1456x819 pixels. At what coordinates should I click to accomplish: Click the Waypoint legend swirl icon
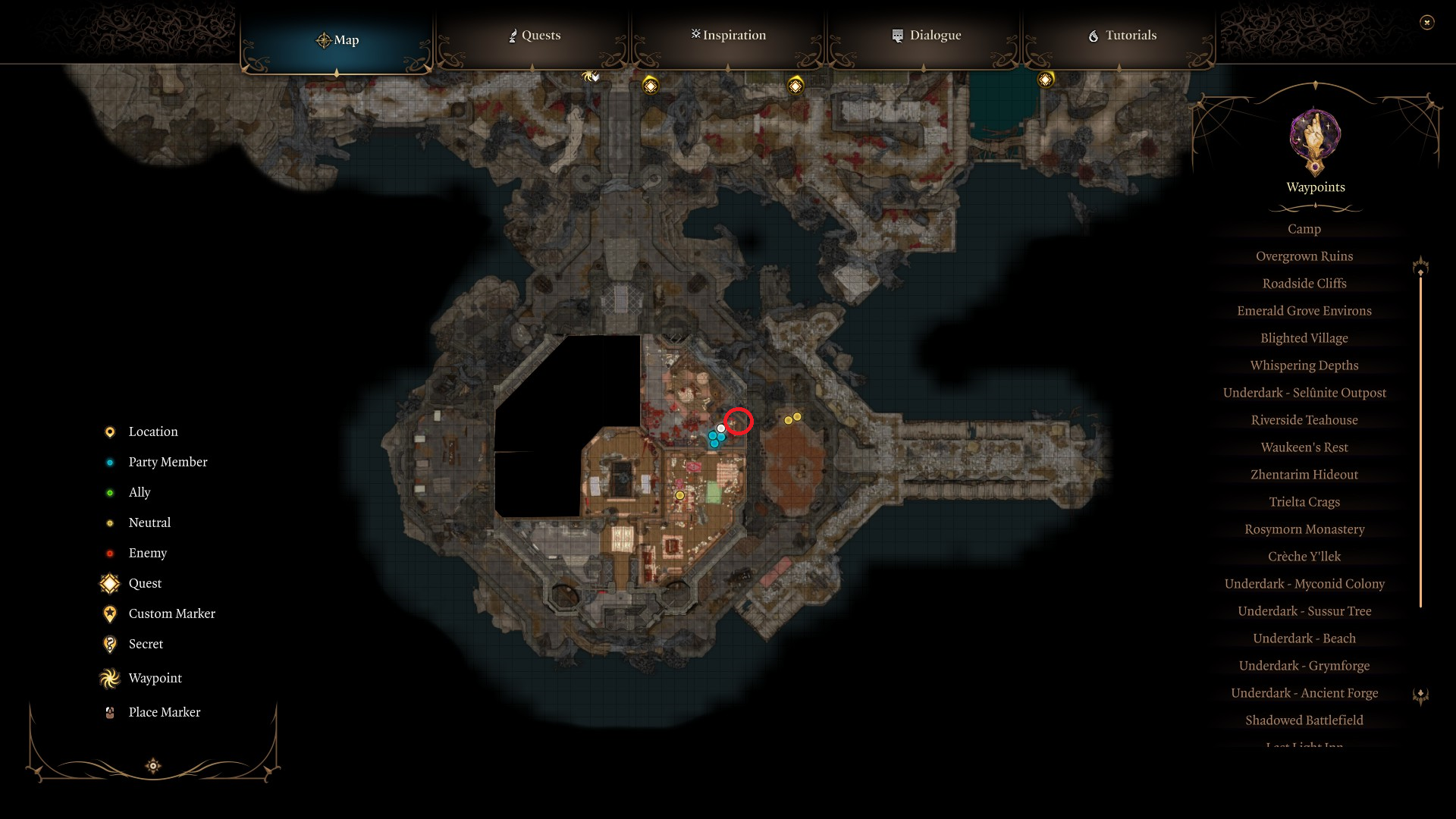pos(109,678)
